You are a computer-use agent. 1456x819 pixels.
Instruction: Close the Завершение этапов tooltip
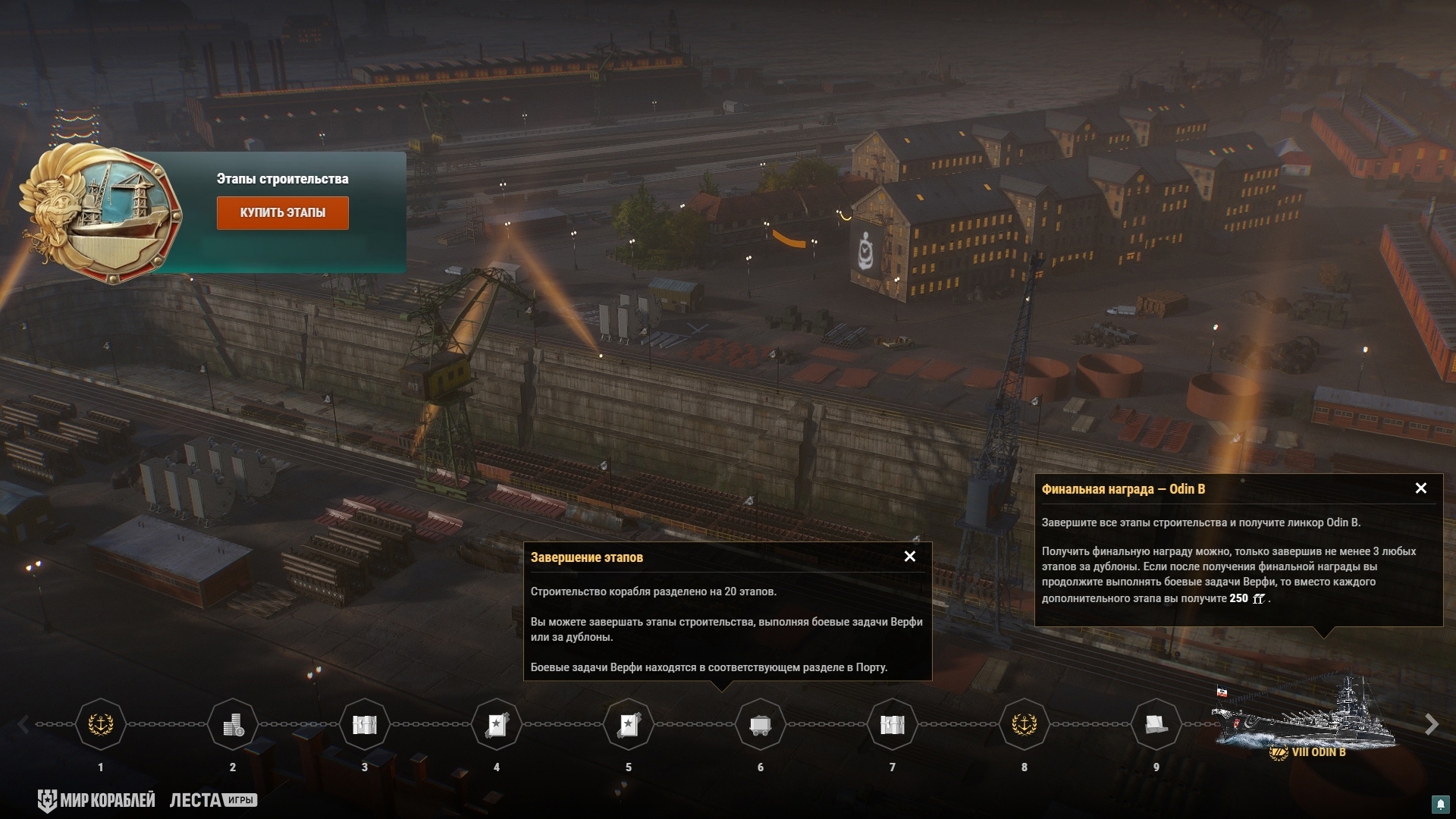pos(910,557)
